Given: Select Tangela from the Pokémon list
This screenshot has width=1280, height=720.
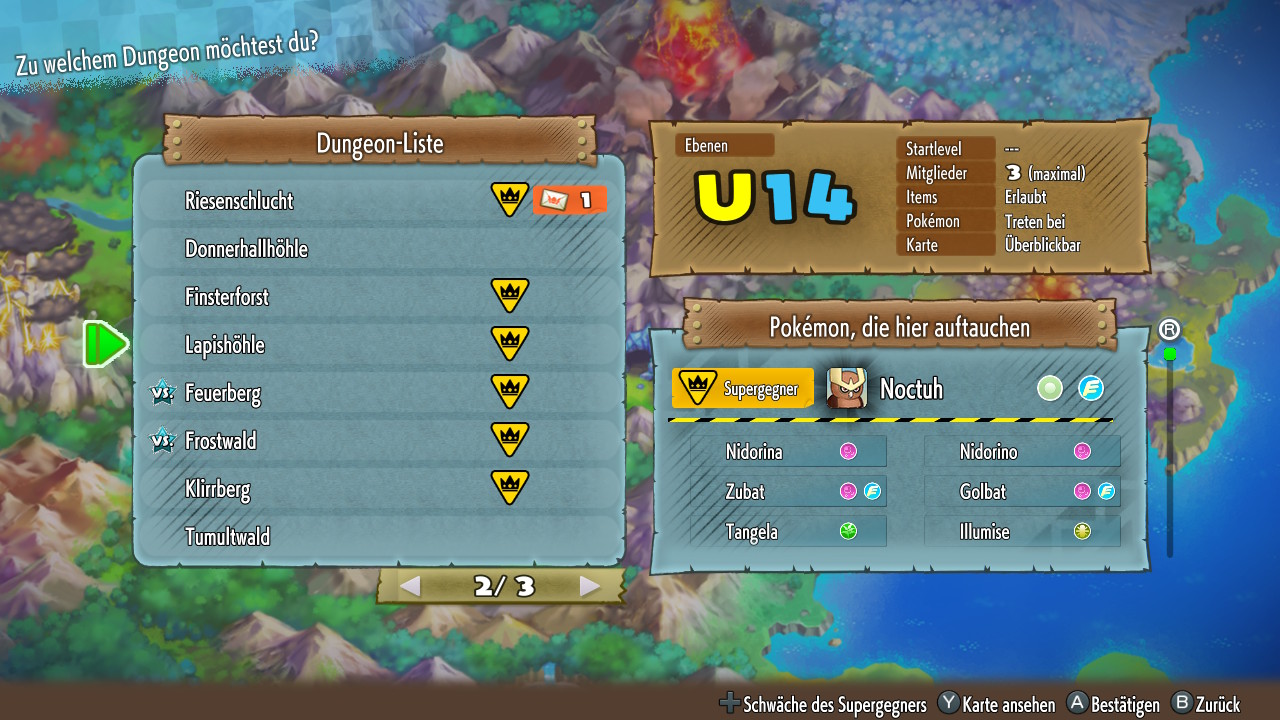Looking at the screenshot, I should coord(788,532).
